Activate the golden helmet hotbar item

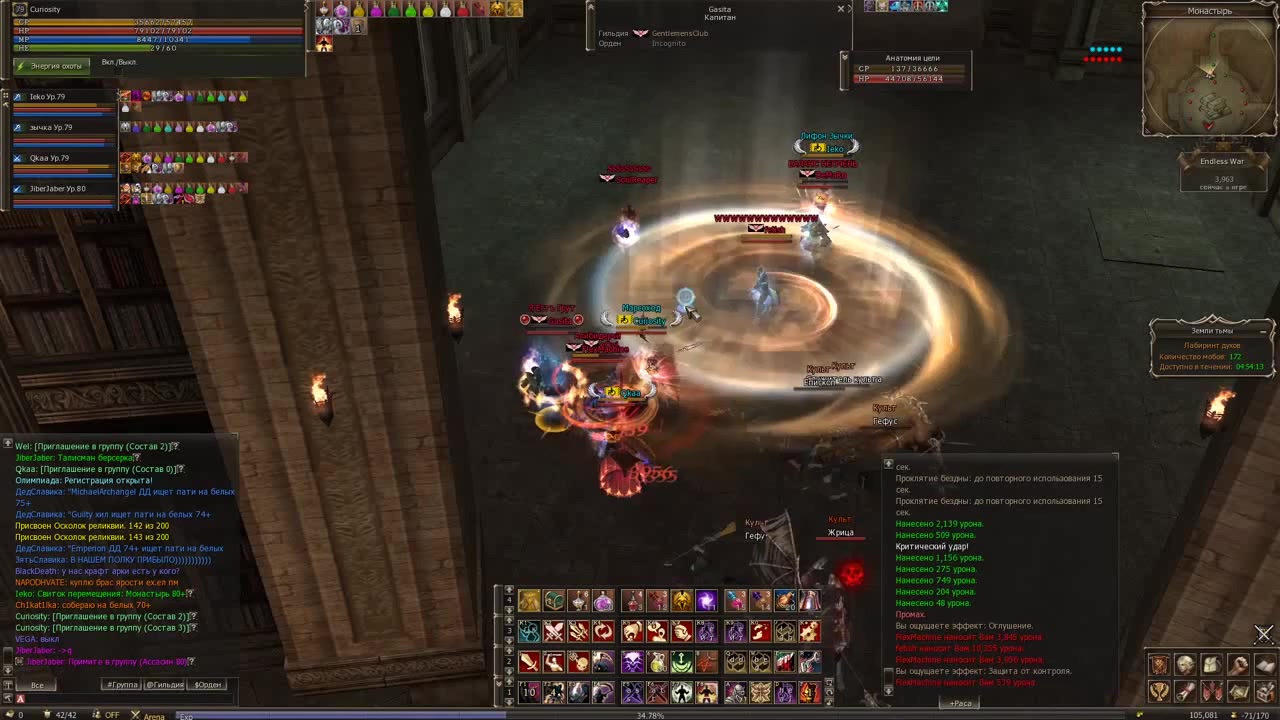pyautogui.click(x=681, y=601)
